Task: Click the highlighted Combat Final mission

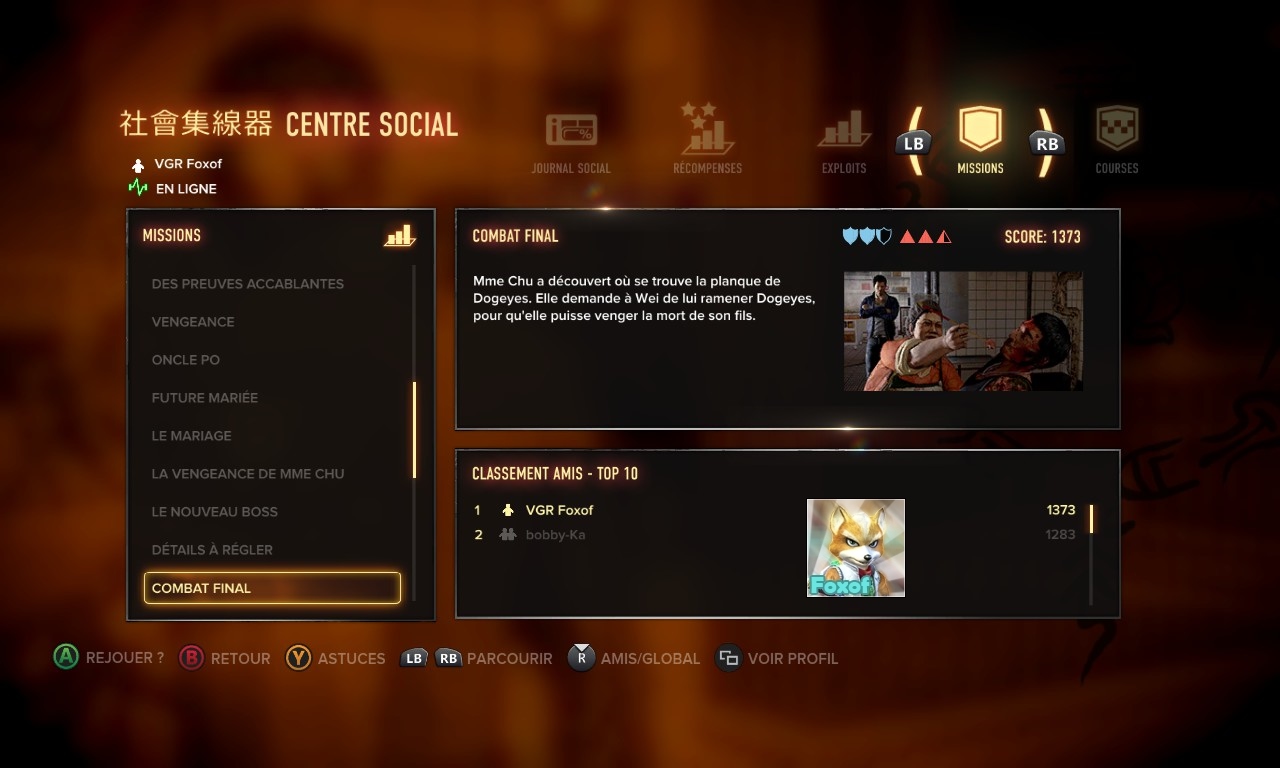Action: pos(272,588)
